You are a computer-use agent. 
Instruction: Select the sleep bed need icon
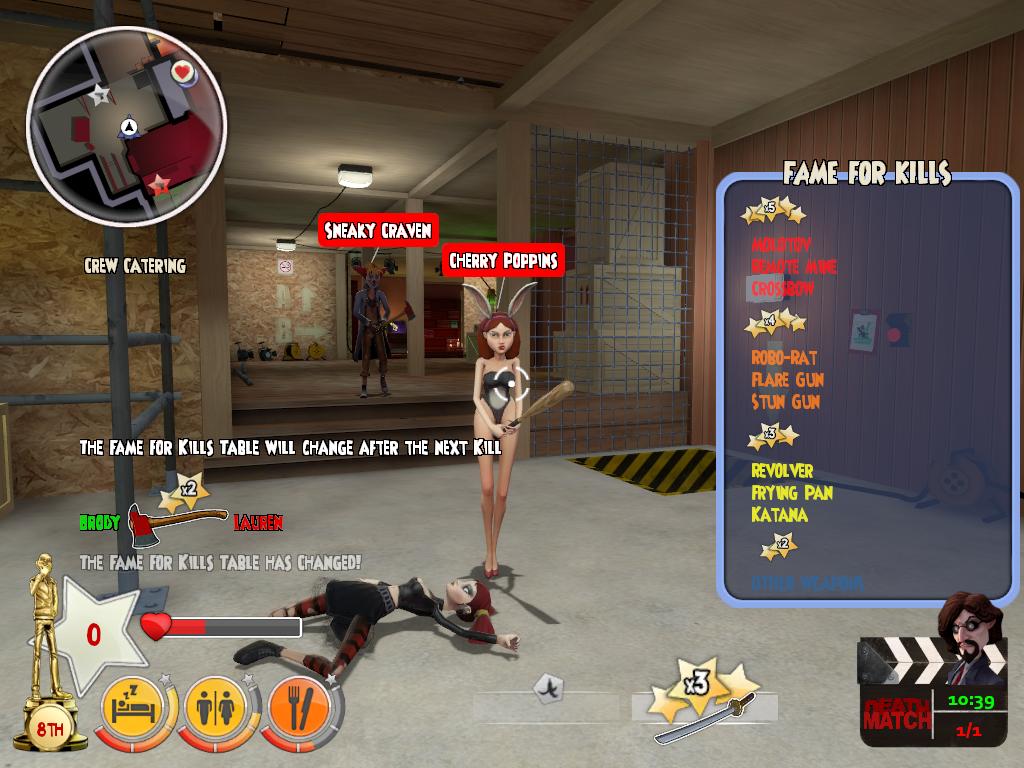[139, 709]
